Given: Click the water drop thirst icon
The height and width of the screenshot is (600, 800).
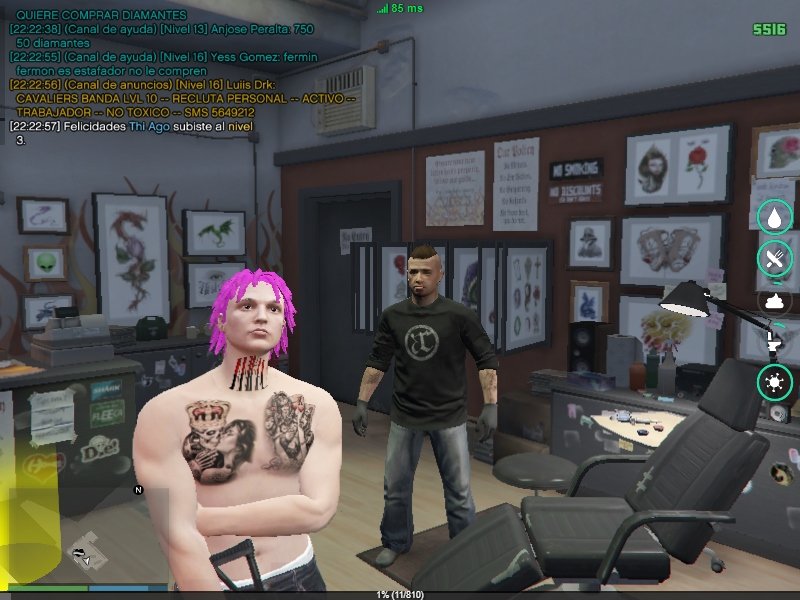Looking at the screenshot, I should coord(774,216).
